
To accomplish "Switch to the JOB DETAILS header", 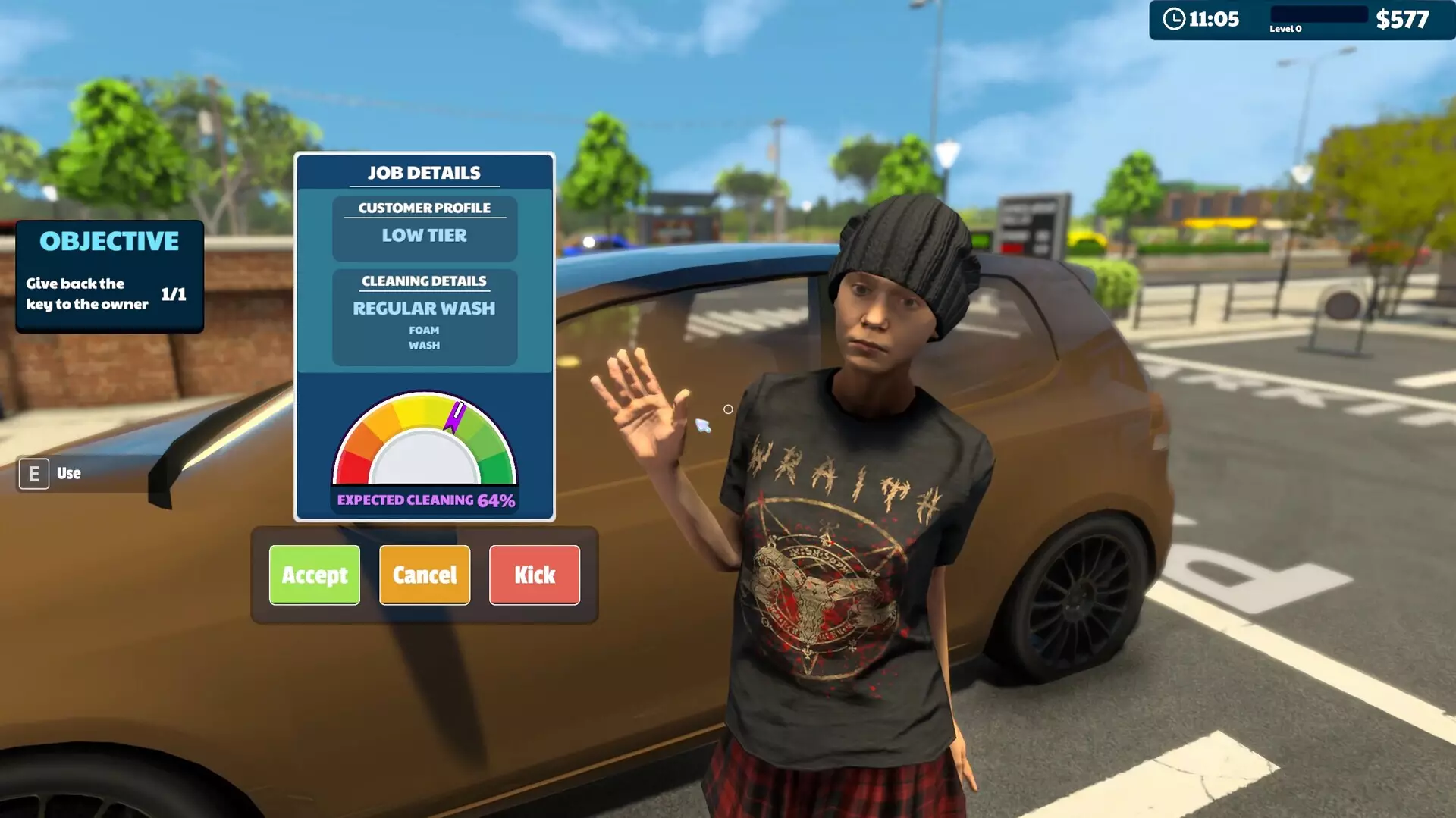I will (423, 172).
